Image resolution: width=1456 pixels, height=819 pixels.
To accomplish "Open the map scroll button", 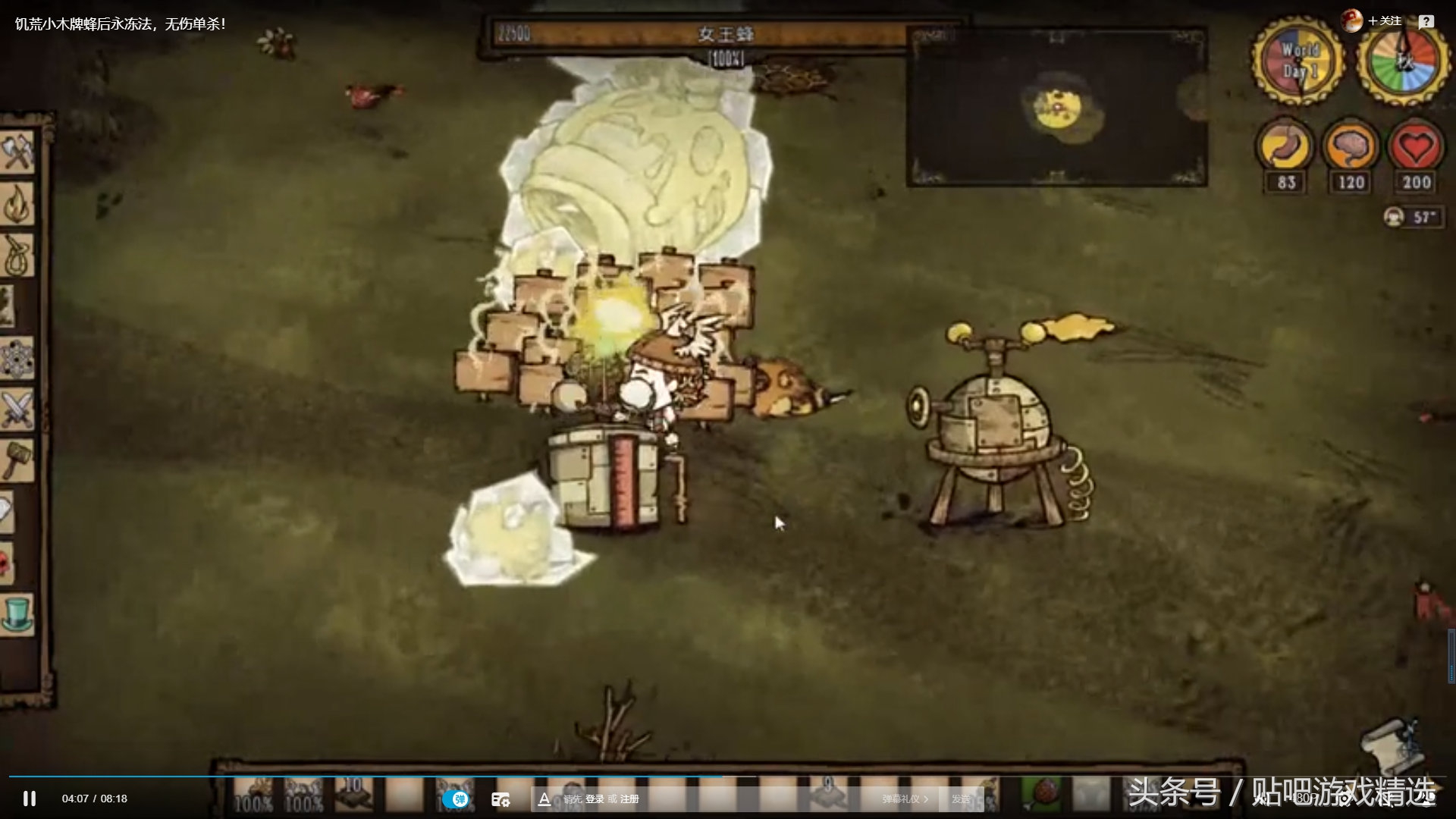I will click(x=1389, y=743).
